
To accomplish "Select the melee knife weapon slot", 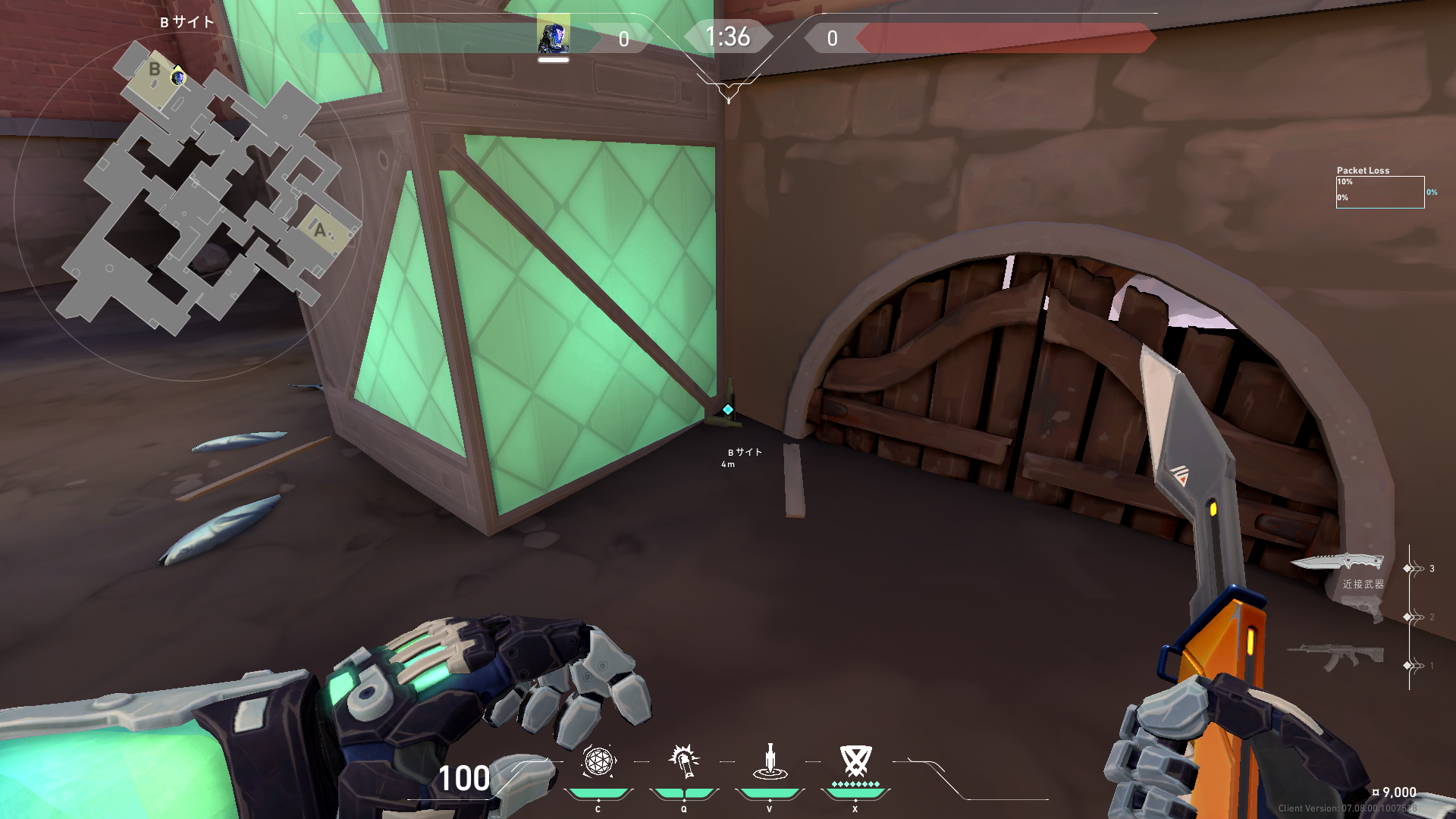I will pos(1338,563).
